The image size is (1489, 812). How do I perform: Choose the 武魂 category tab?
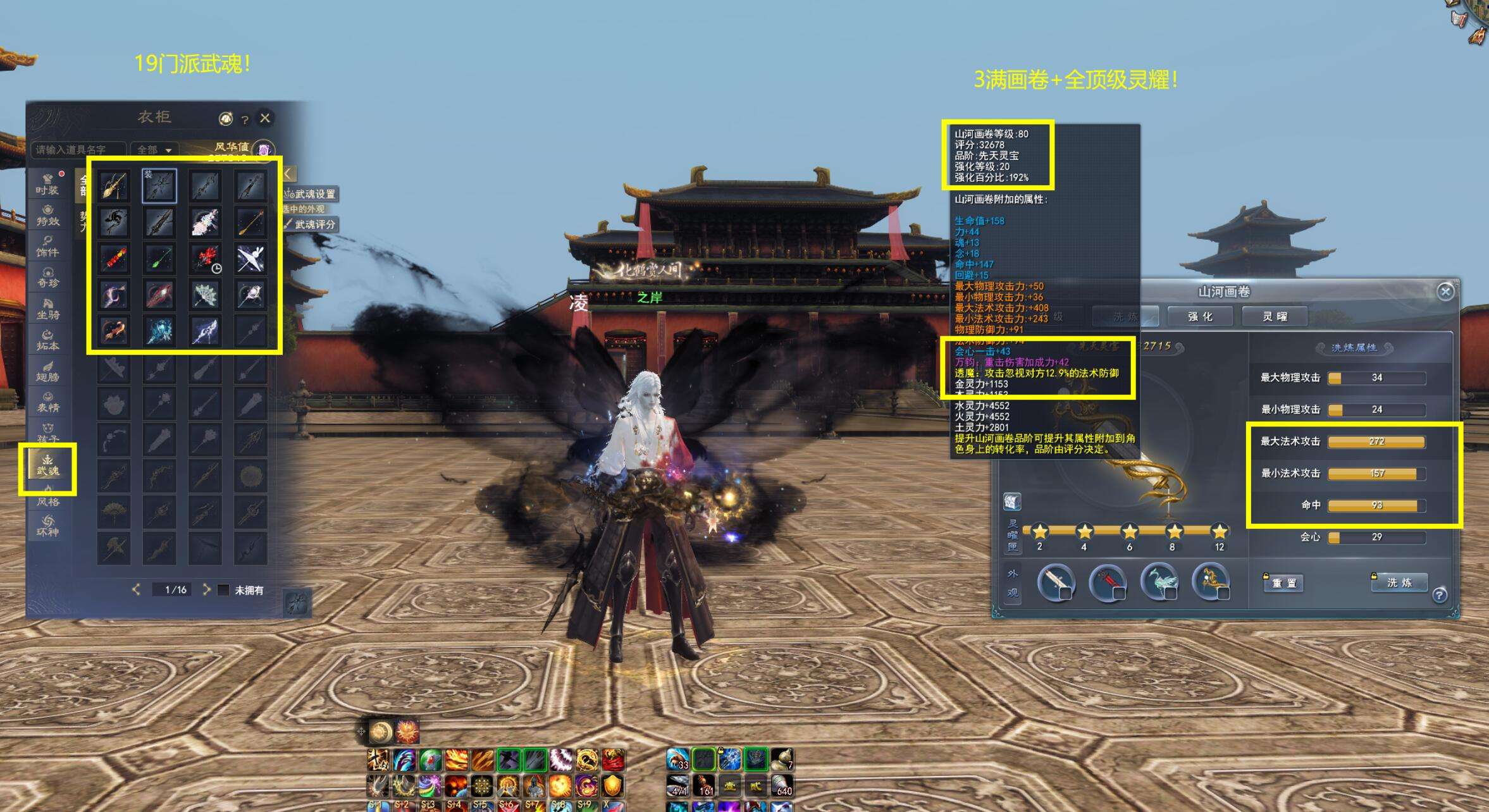[x=47, y=465]
